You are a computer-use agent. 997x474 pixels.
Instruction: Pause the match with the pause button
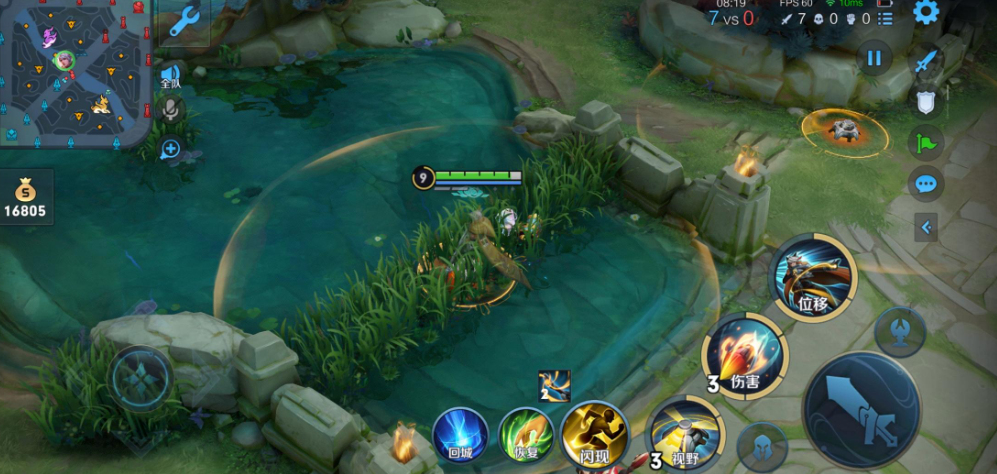coord(874,58)
